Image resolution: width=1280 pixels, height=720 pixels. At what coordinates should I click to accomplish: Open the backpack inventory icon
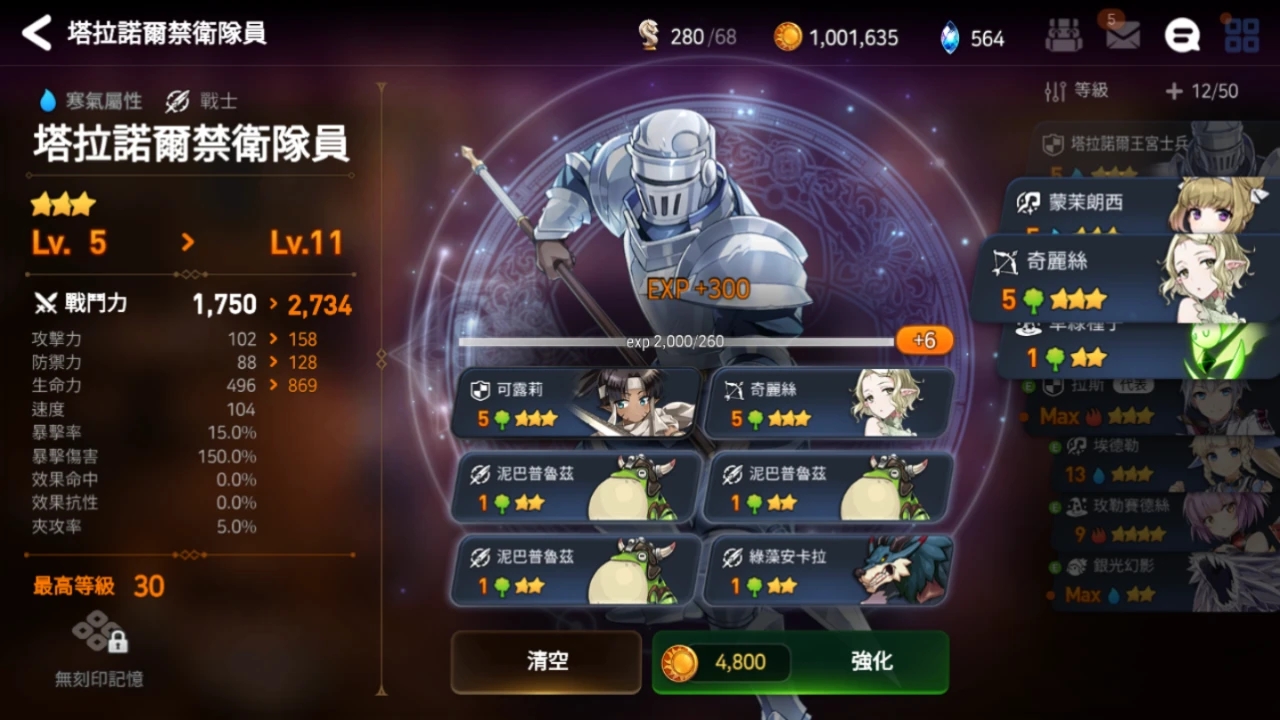click(1063, 36)
